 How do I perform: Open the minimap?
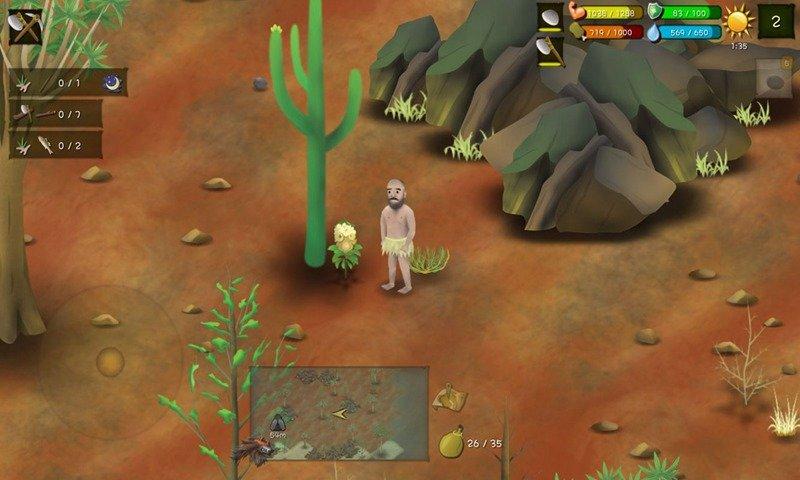pos(339,411)
